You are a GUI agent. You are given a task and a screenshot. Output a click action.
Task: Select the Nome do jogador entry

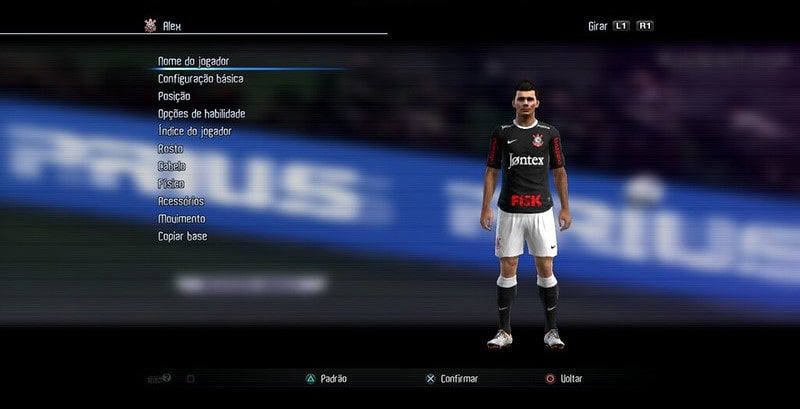tap(193, 61)
